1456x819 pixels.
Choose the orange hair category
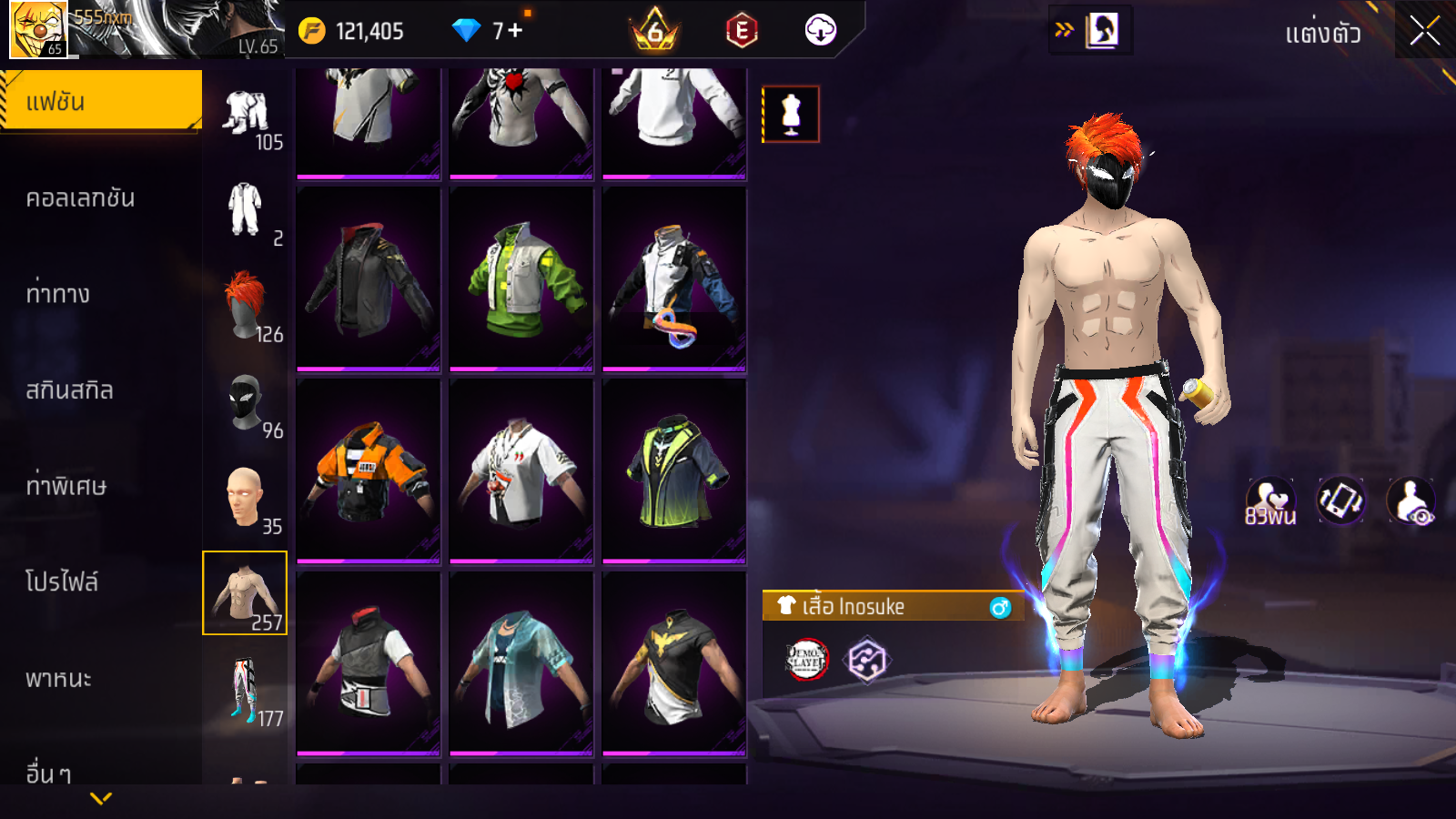tap(245, 305)
